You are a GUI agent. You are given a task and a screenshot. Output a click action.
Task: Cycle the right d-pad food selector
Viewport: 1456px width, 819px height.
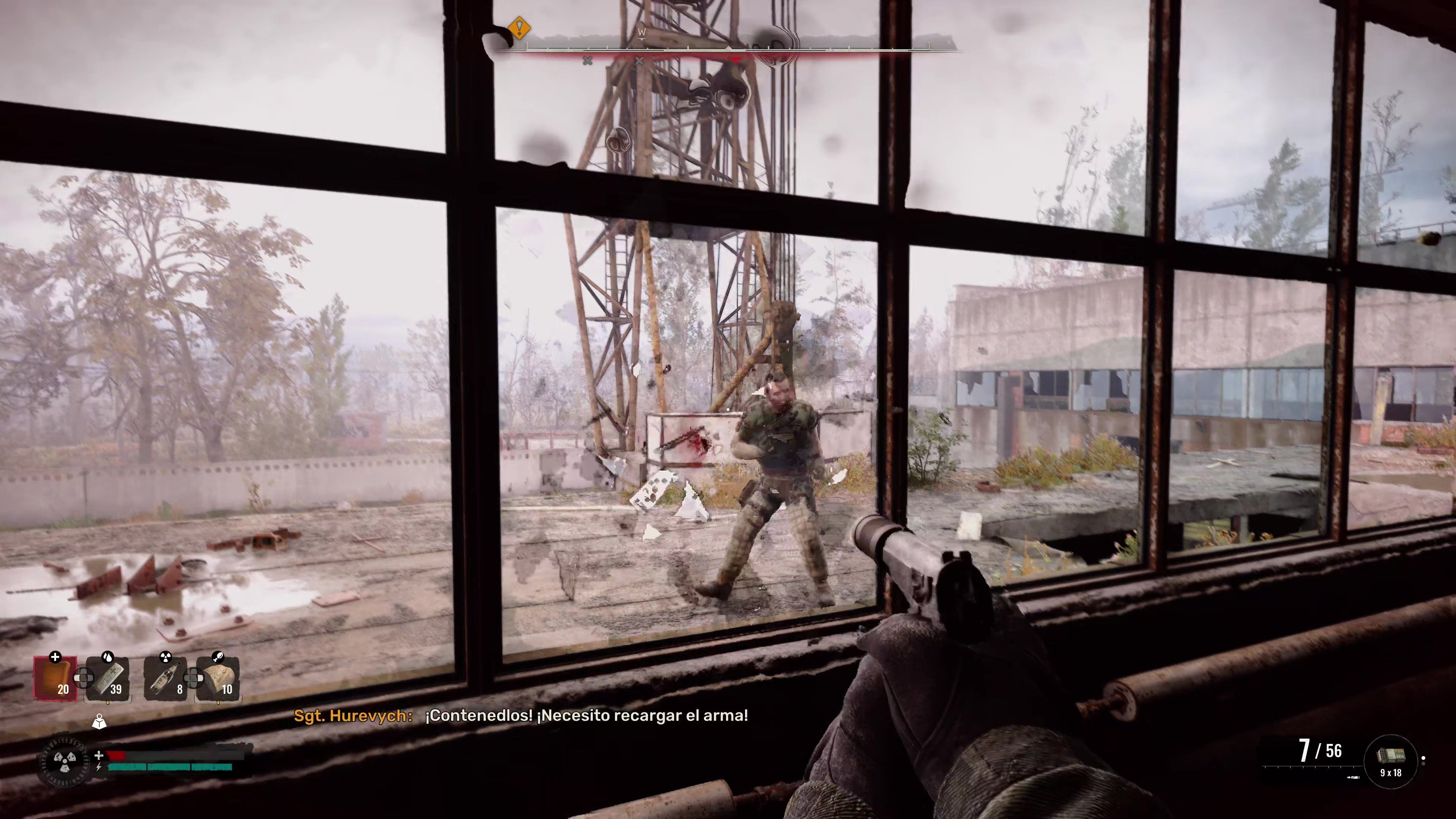(193, 678)
